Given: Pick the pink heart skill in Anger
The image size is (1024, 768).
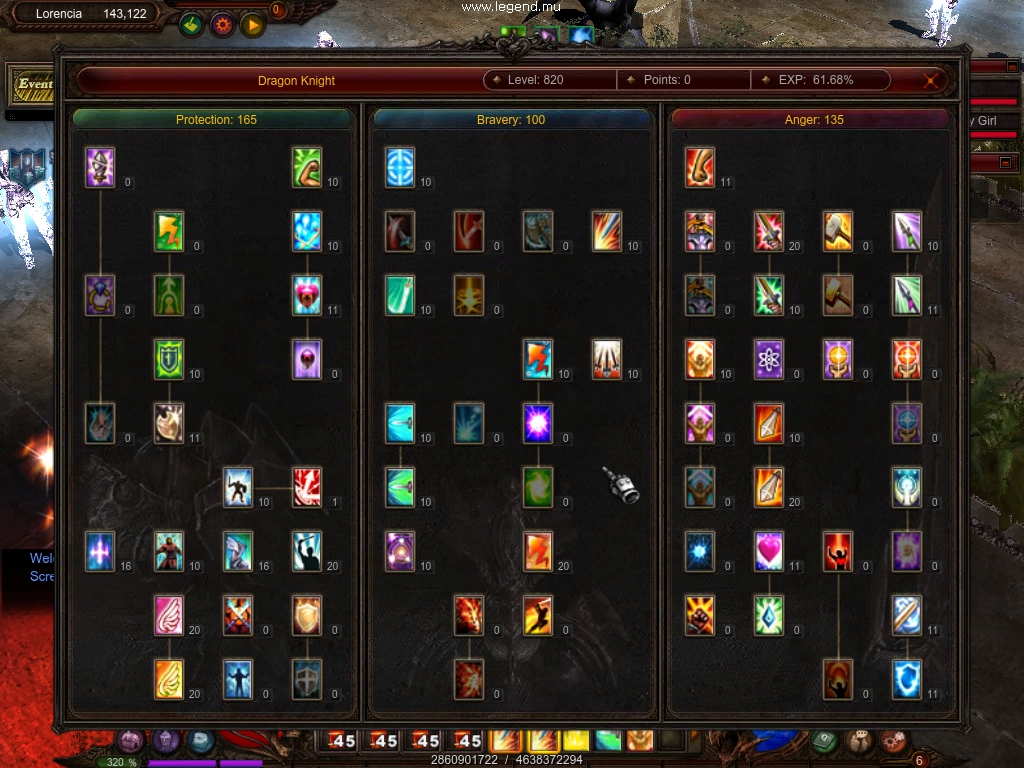Looking at the screenshot, I should click(769, 551).
